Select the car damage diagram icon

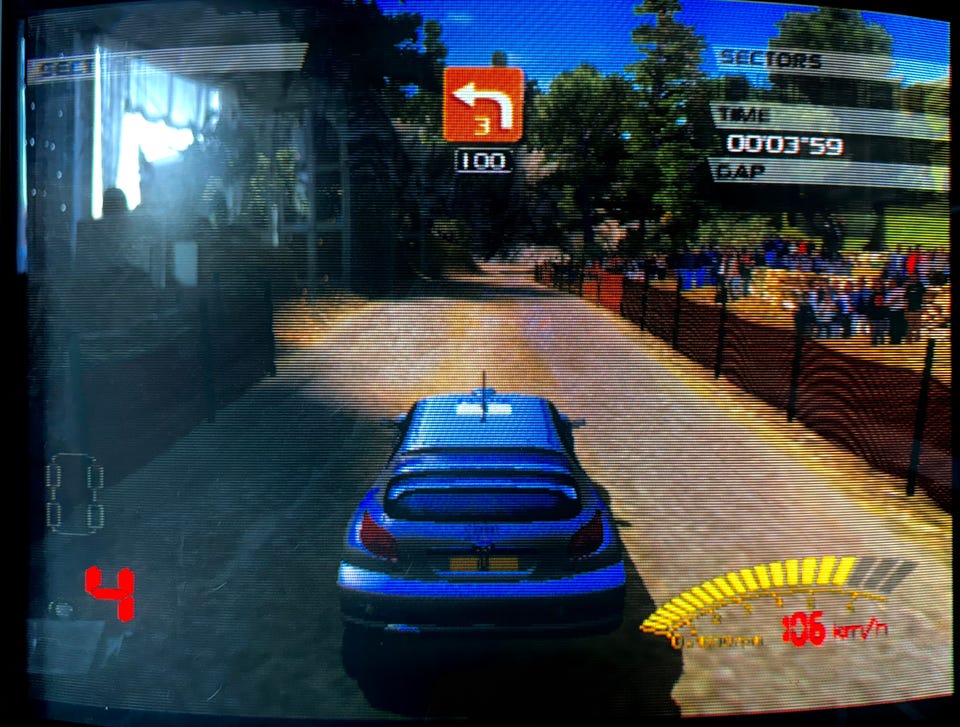click(x=75, y=491)
